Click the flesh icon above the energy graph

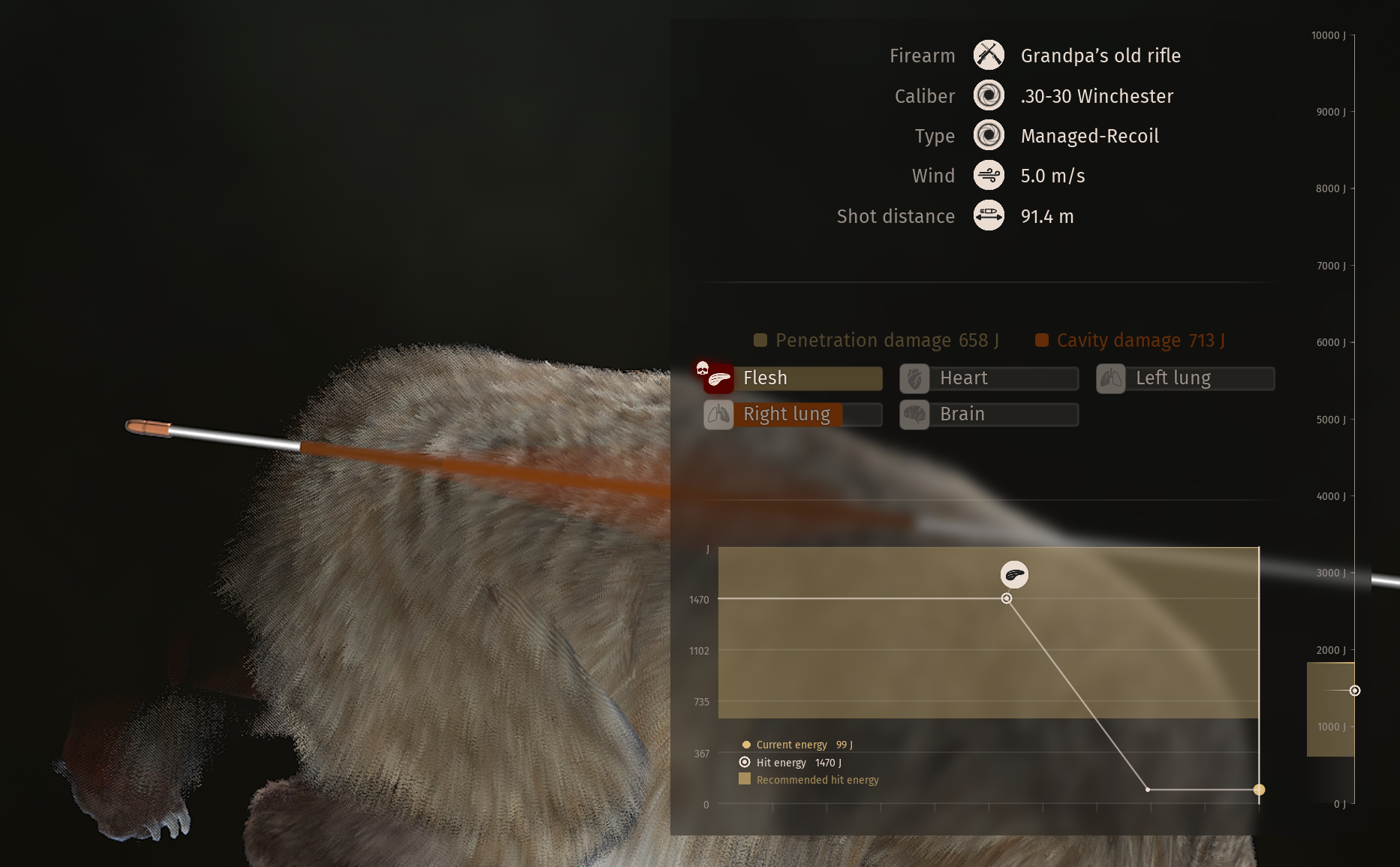[x=1014, y=575]
